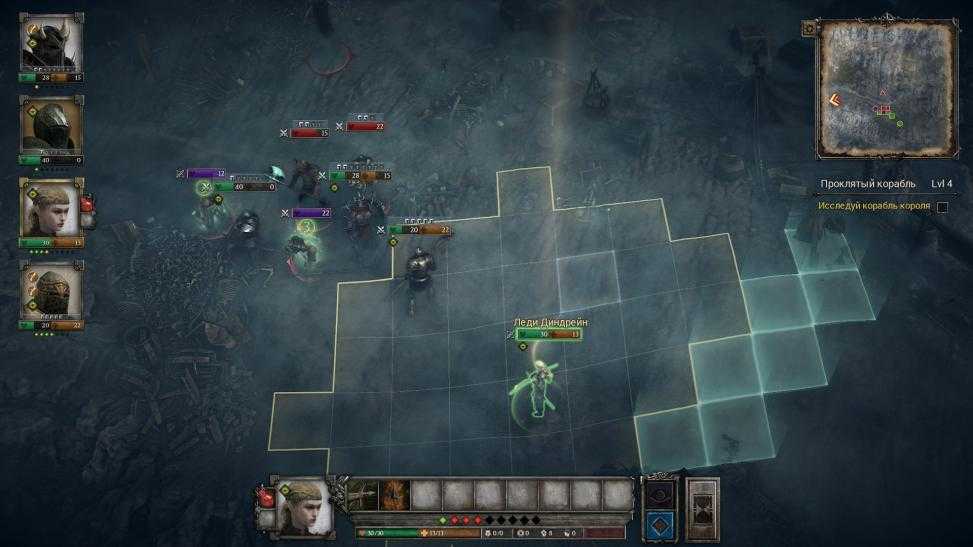973x547 pixels.
Task: Activate the crossbow attack skill
Action: (x=362, y=494)
